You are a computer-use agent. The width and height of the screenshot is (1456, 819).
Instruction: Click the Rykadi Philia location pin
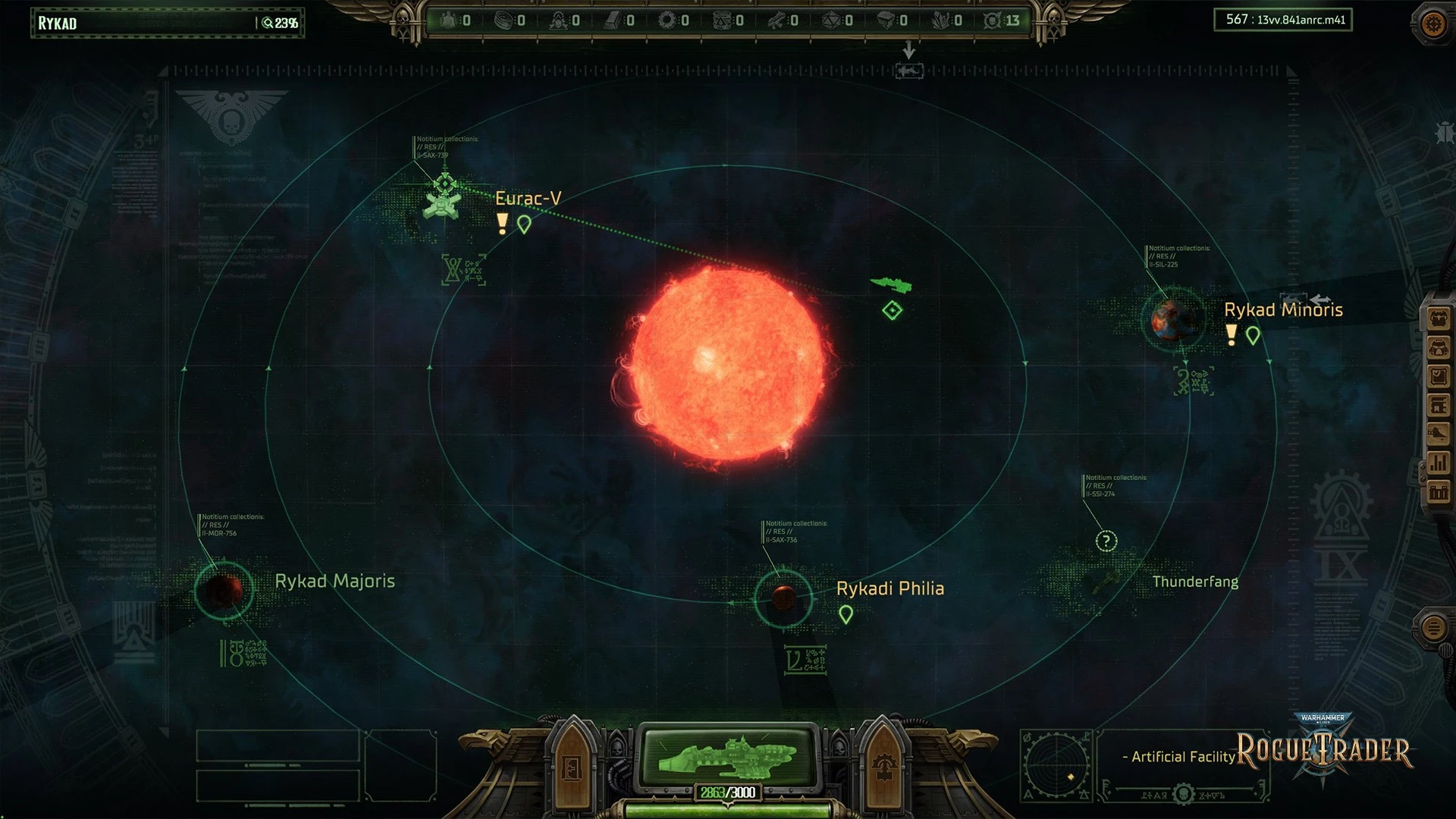tap(846, 615)
